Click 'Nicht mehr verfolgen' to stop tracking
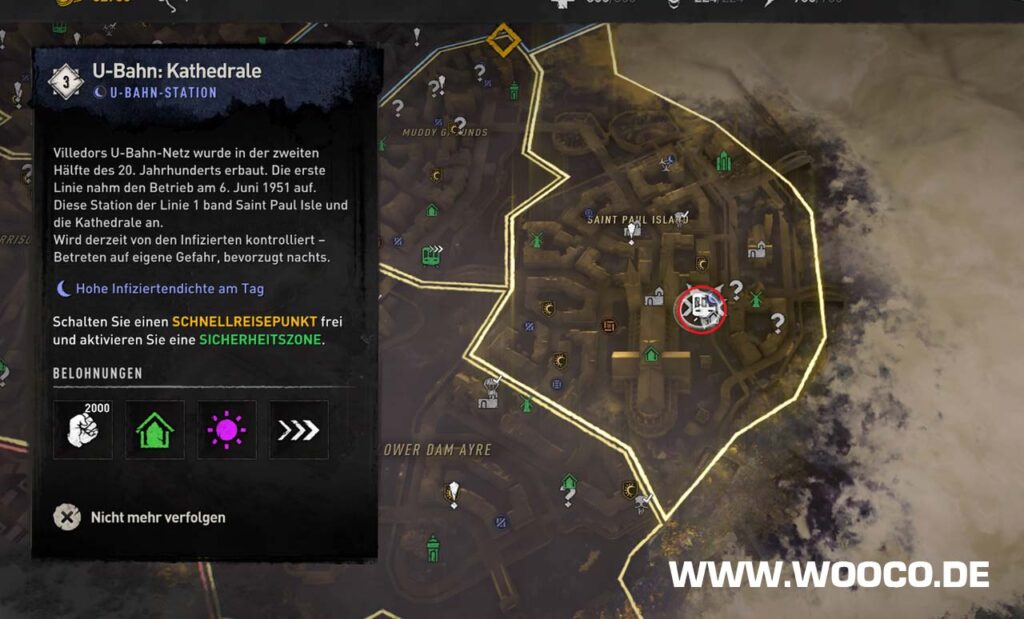The image size is (1024, 619). 140,518
